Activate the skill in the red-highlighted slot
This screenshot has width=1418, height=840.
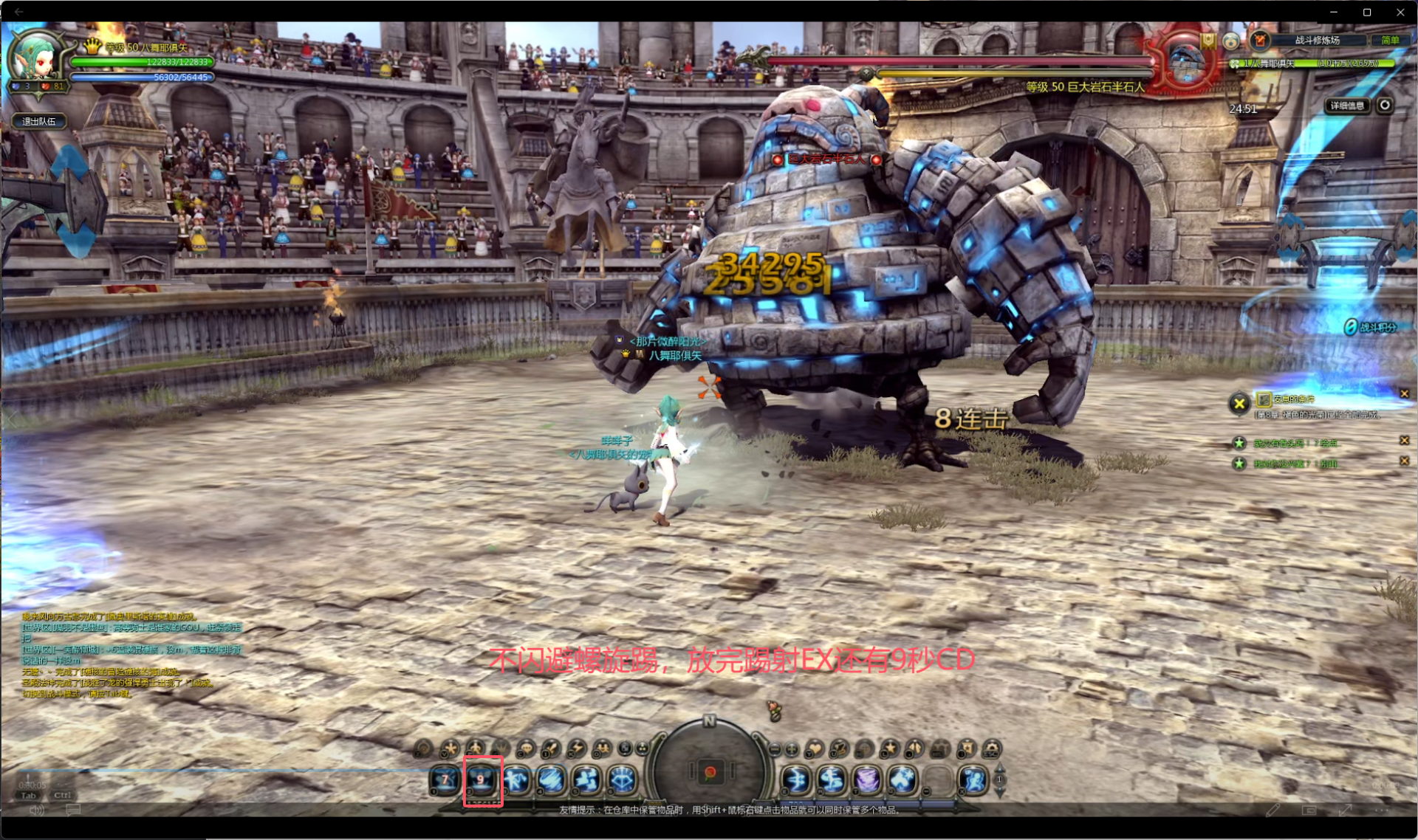click(x=482, y=780)
